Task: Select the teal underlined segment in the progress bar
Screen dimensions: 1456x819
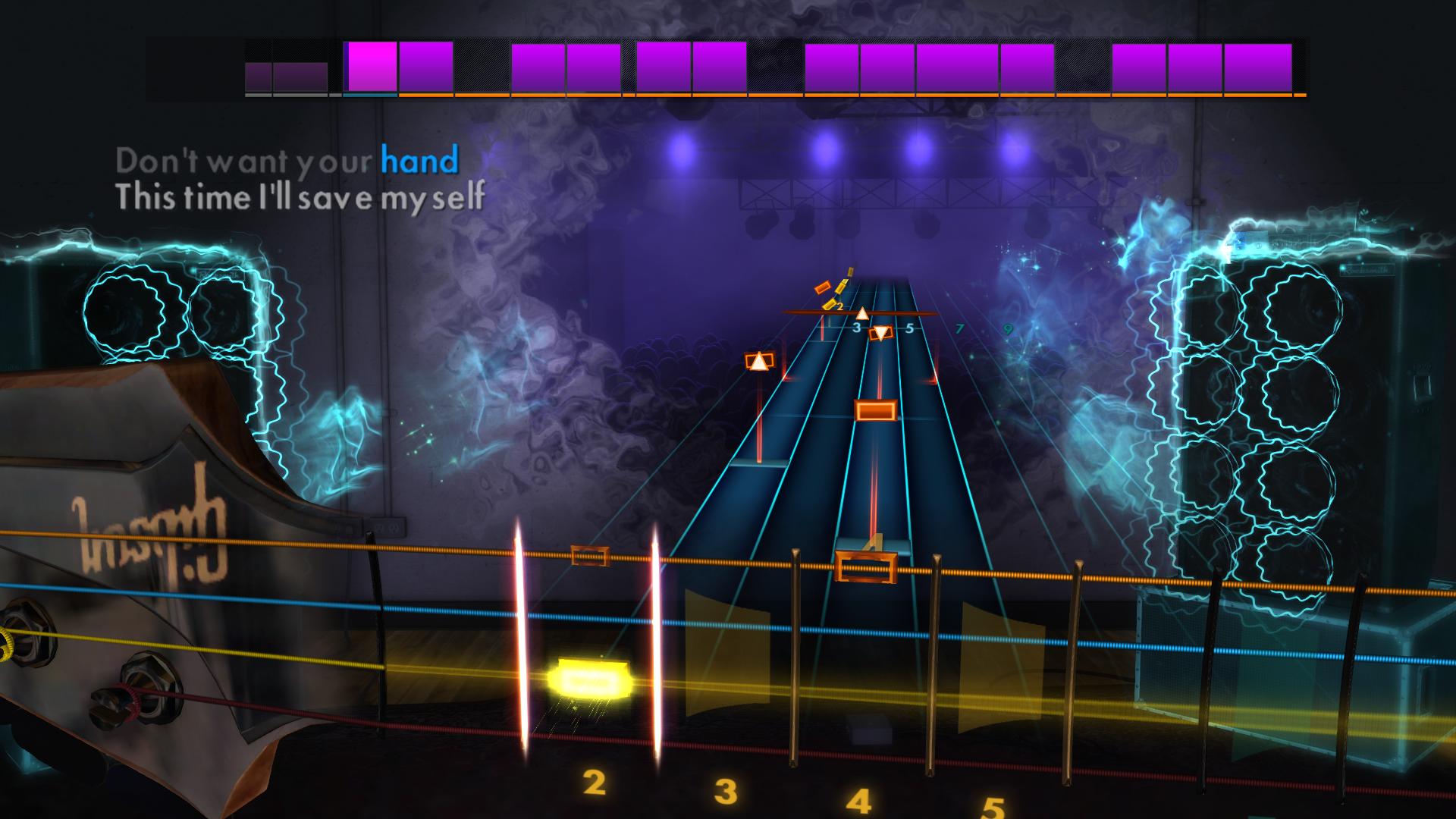Action: coord(369,97)
